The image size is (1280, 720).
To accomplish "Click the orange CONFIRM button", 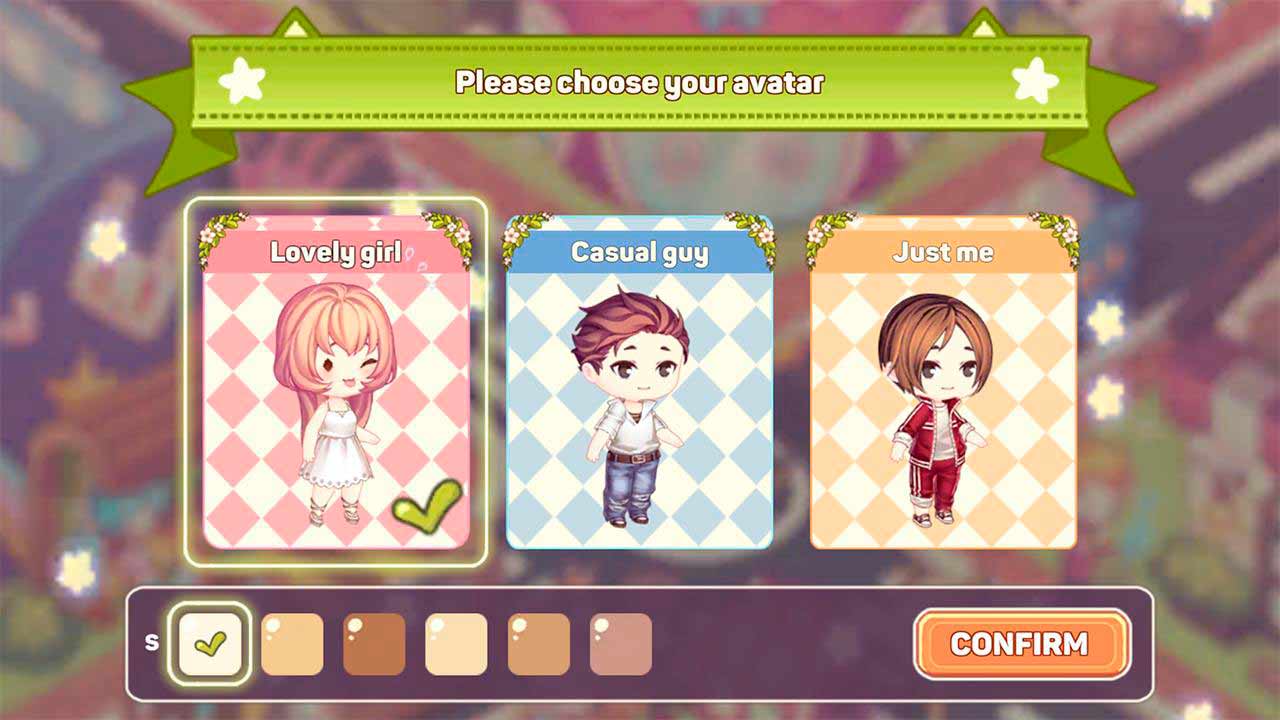I will coord(1021,643).
